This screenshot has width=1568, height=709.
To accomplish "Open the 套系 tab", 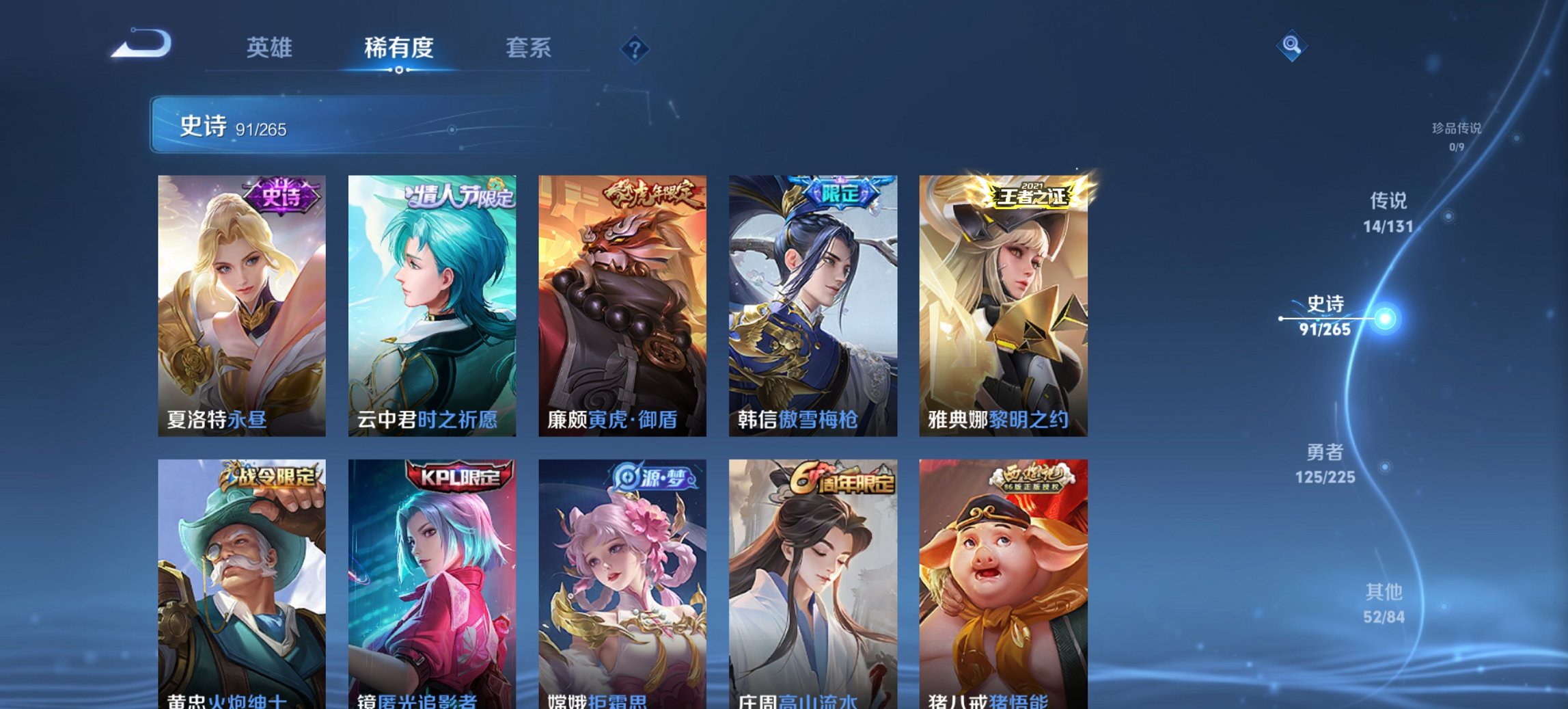I will (529, 49).
